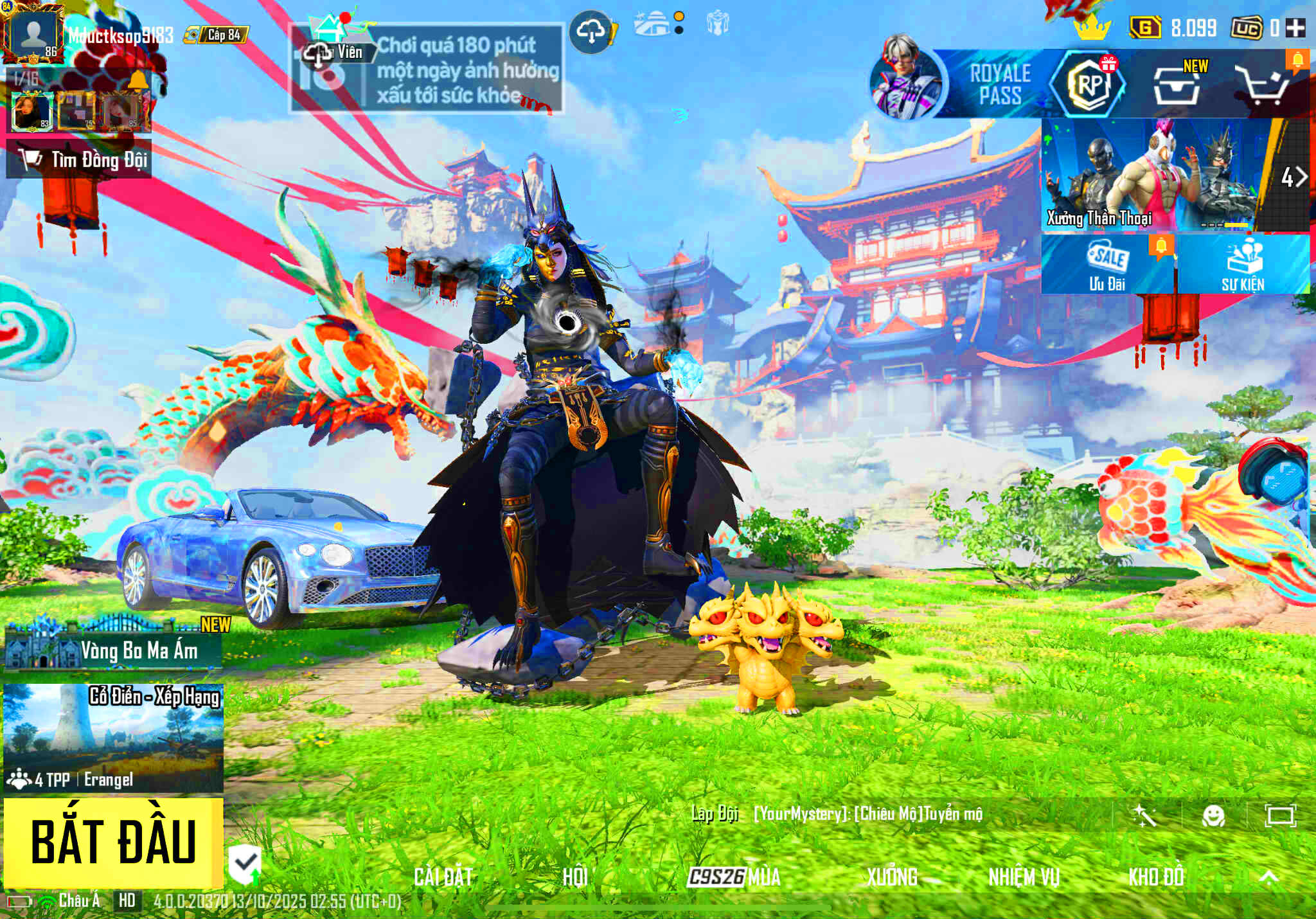Open the shopping cart store
Screen dimensions: 1316x919
[1264, 86]
